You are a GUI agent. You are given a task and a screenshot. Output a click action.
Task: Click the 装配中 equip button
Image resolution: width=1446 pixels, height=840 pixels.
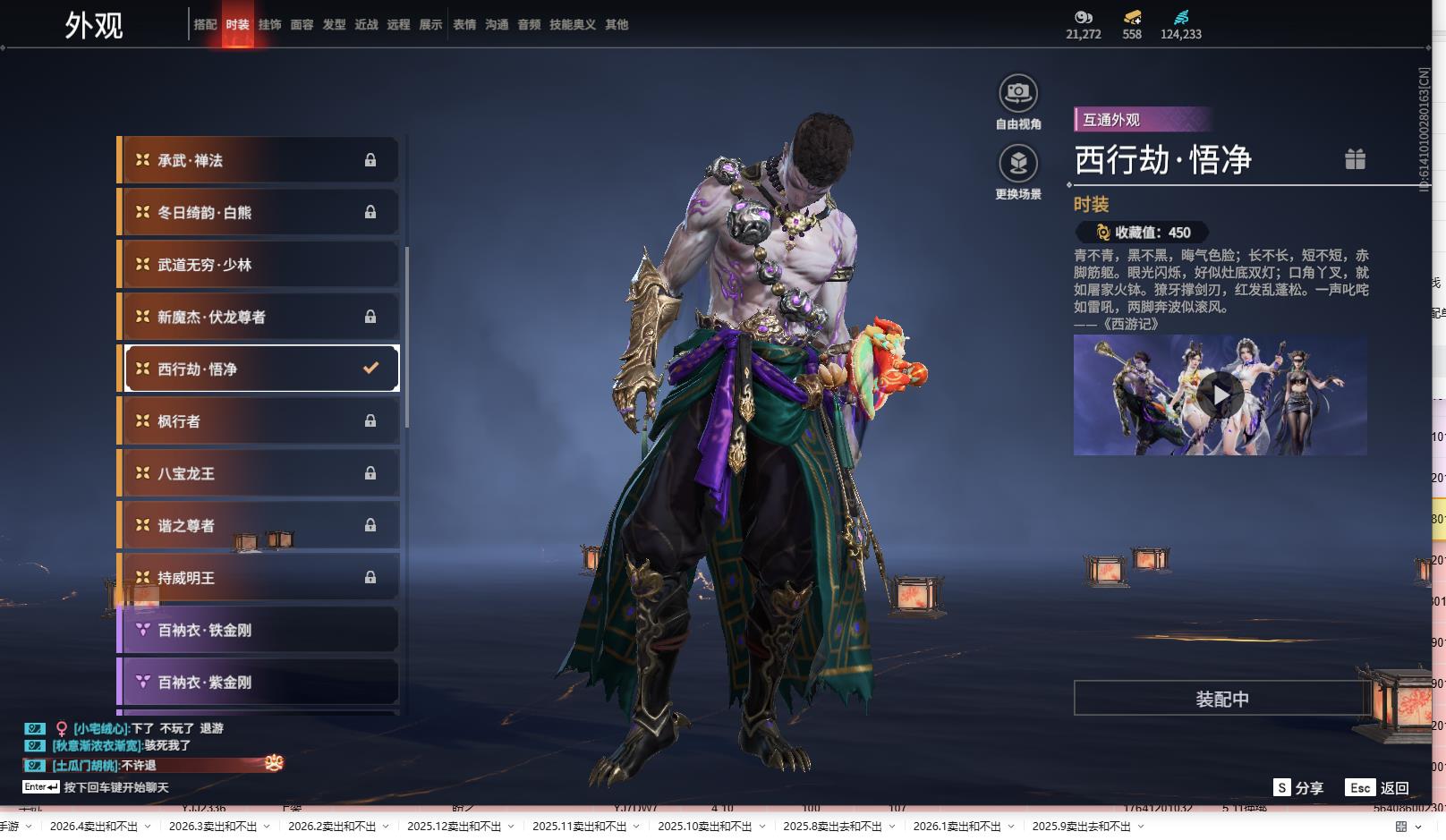click(1221, 699)
